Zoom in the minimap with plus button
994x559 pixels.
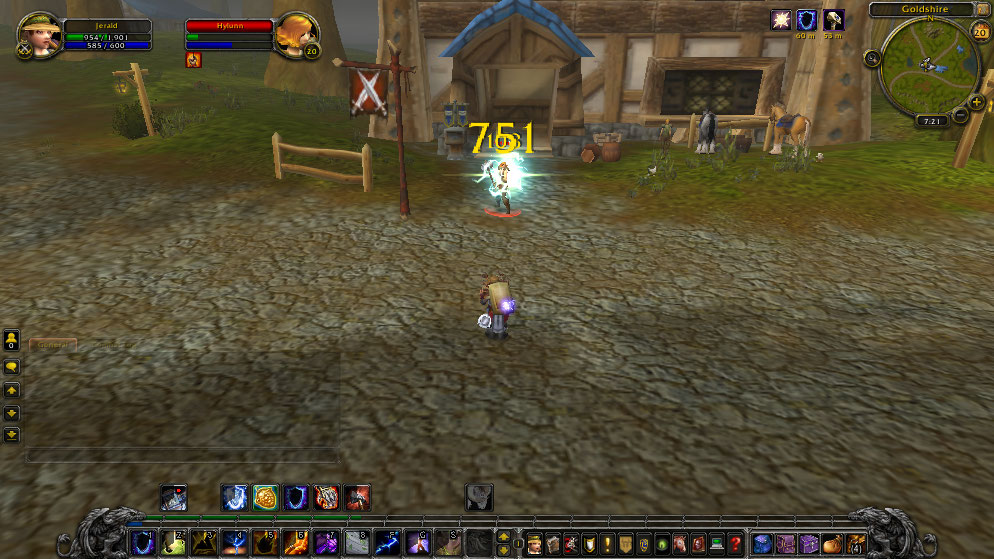click(x=976, y=101)
